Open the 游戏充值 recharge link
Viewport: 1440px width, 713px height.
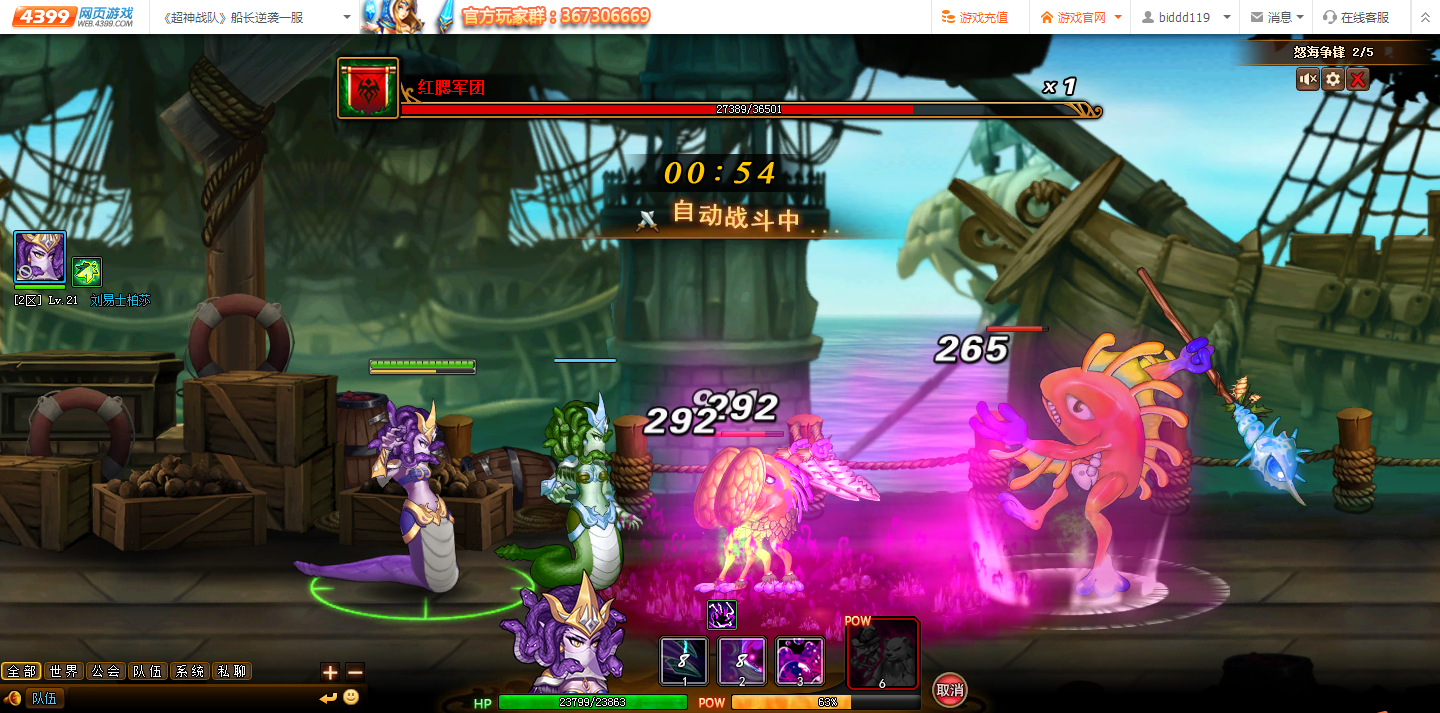[975, 17]
